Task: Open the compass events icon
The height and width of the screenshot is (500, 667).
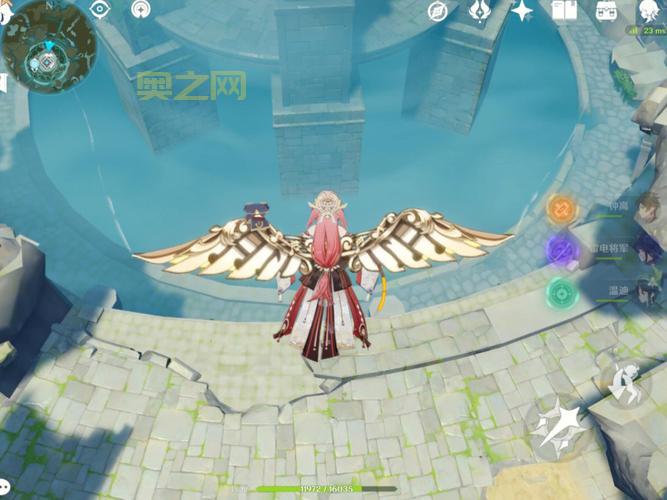Action: [437, 11]
